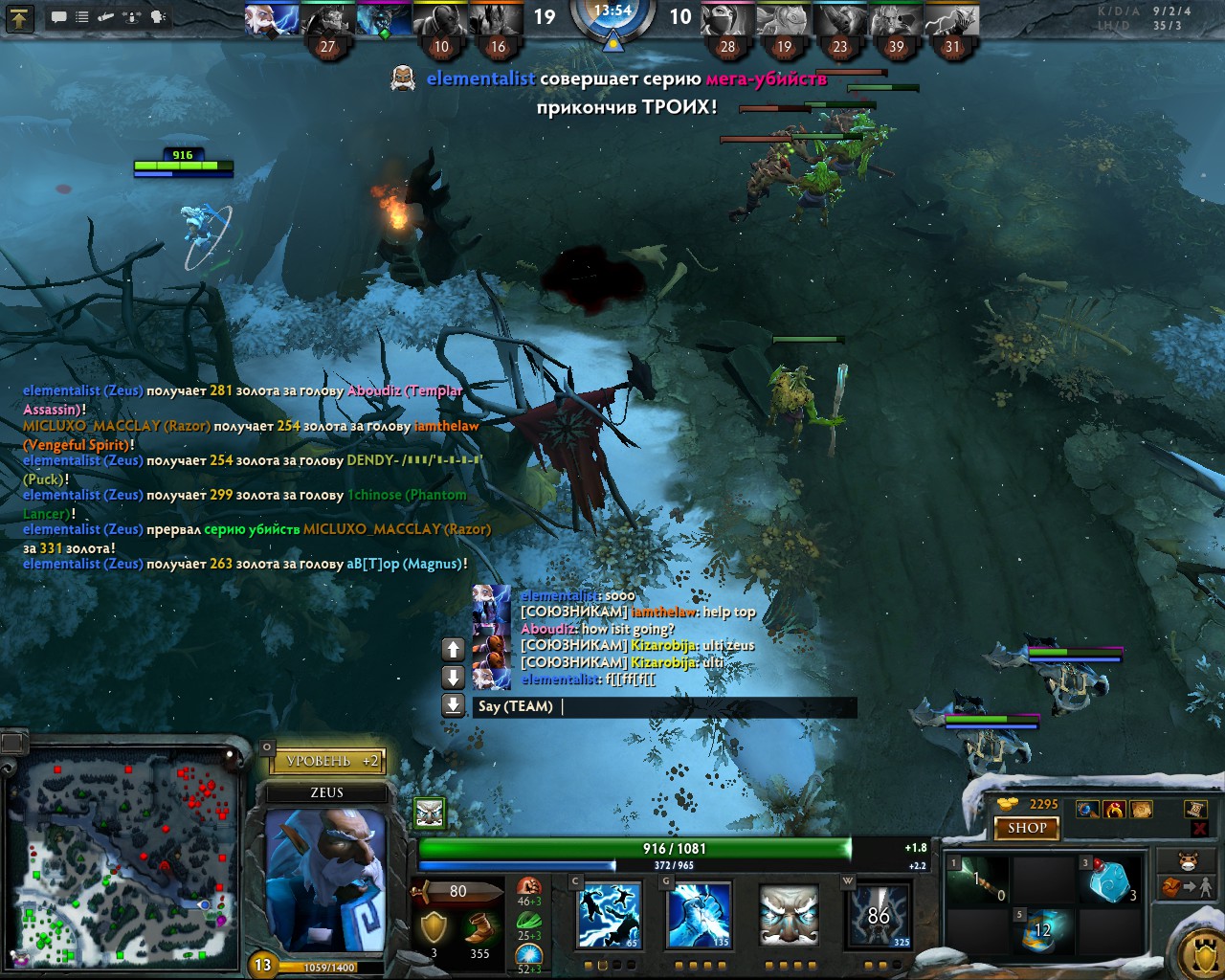Image resolution: width=1225 pixels, height=980 pixels.
Task: Use the wand in inventory slot 1
Action: (x=978, y=880)
